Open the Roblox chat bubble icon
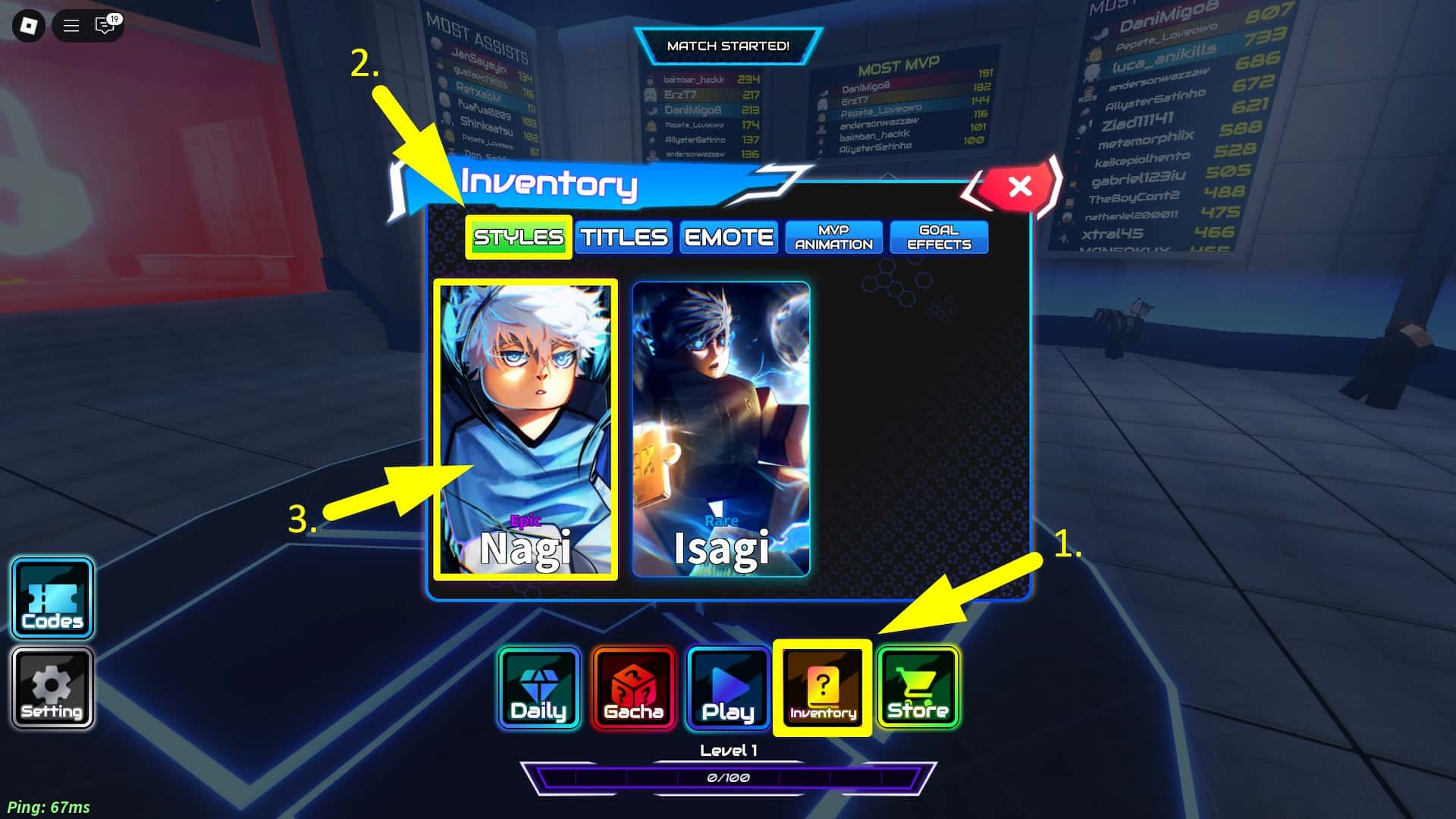The height and width of the screenshot is (819, 1456). [x=105, y=26]
